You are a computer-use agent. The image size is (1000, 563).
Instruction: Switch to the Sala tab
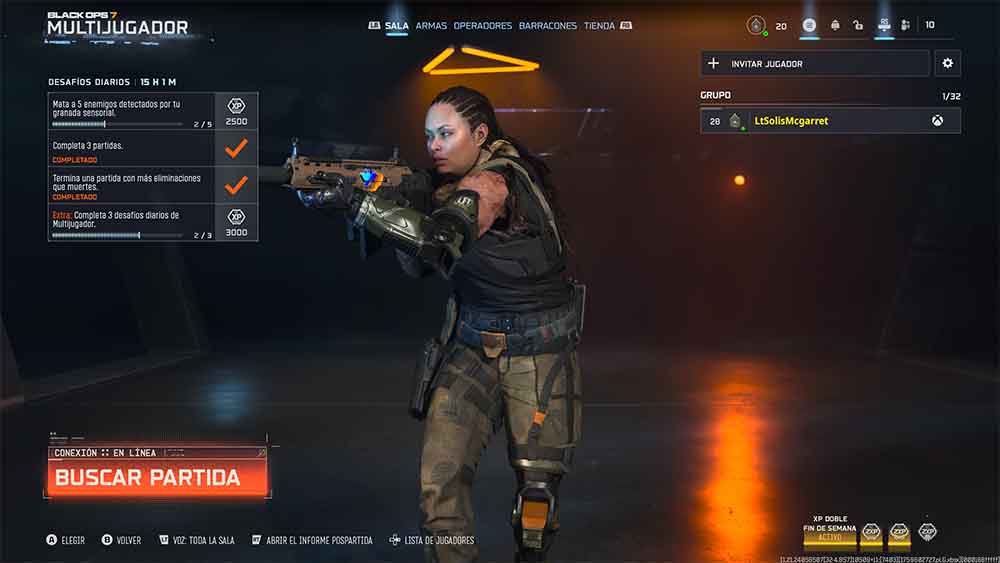(396, 26)
